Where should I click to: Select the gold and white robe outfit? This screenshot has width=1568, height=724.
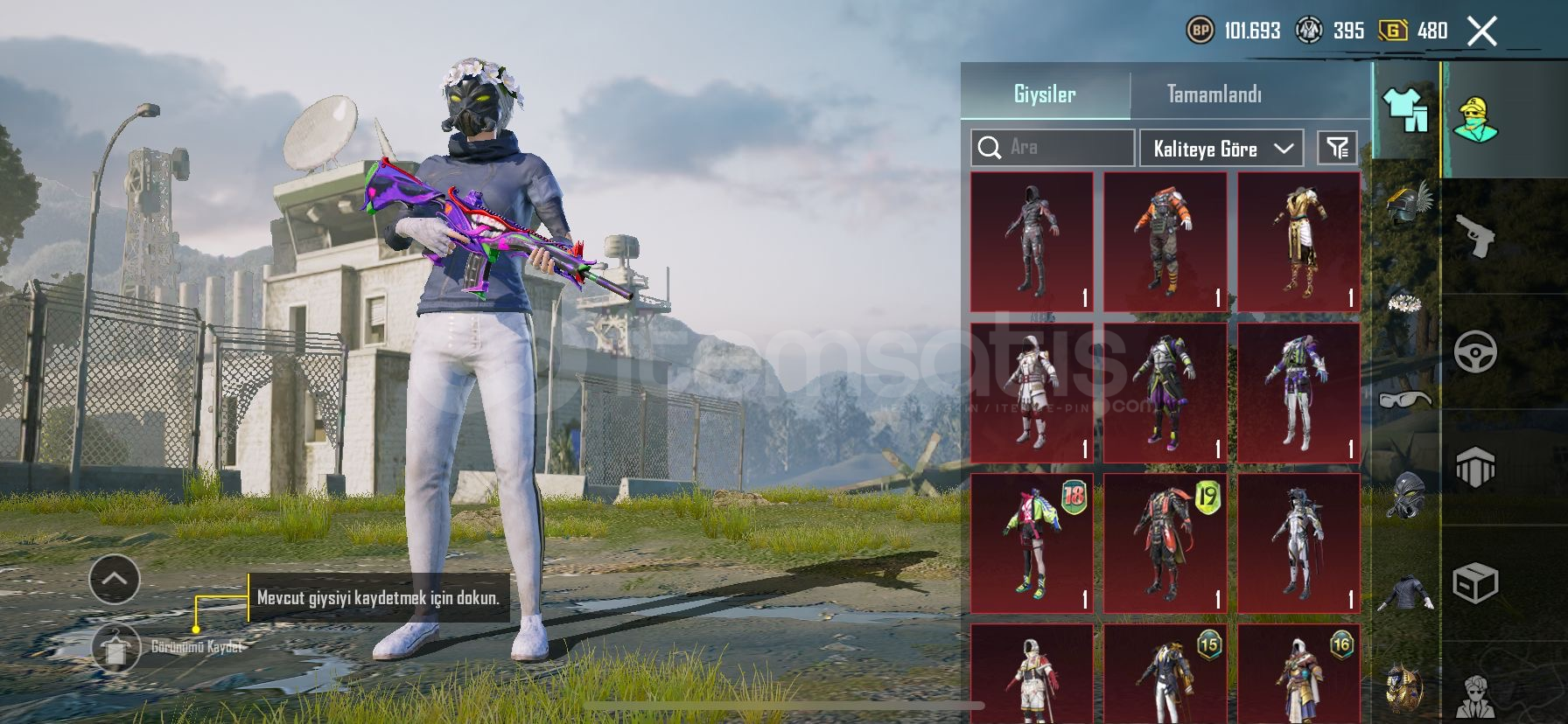click(1298, 241)
